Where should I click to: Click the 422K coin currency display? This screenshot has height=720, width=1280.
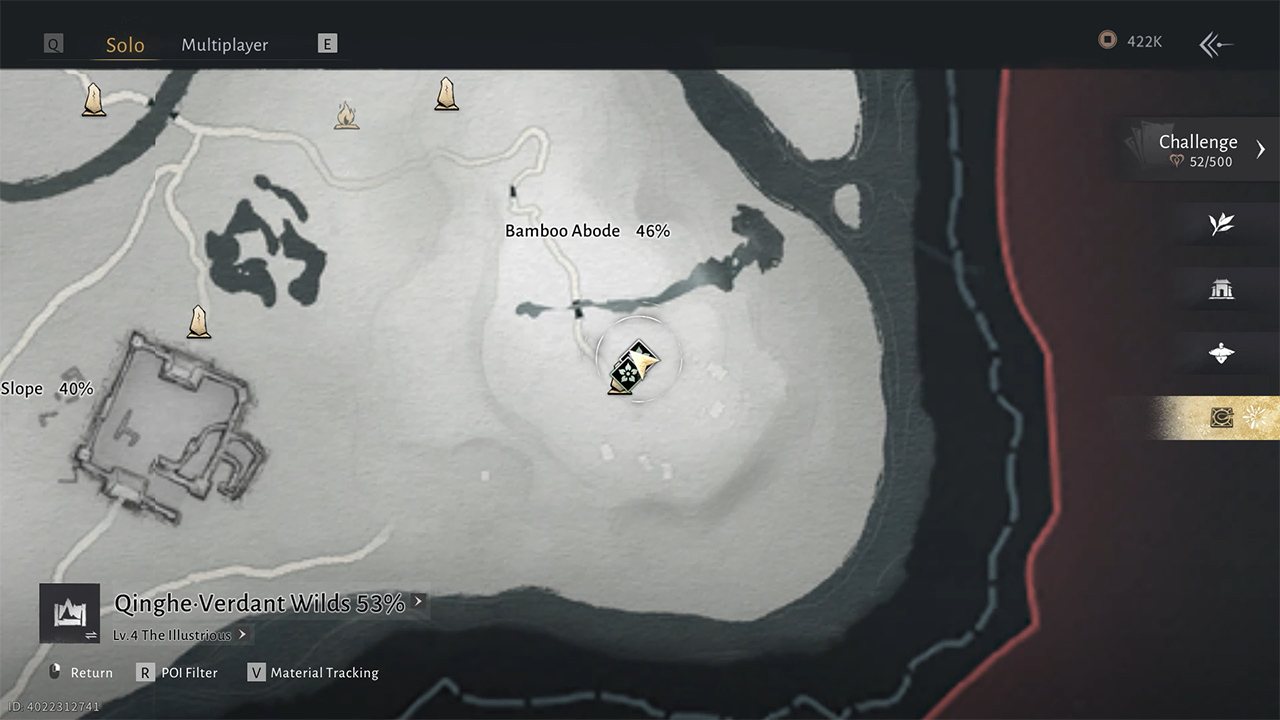click(x=1131, y=41)
